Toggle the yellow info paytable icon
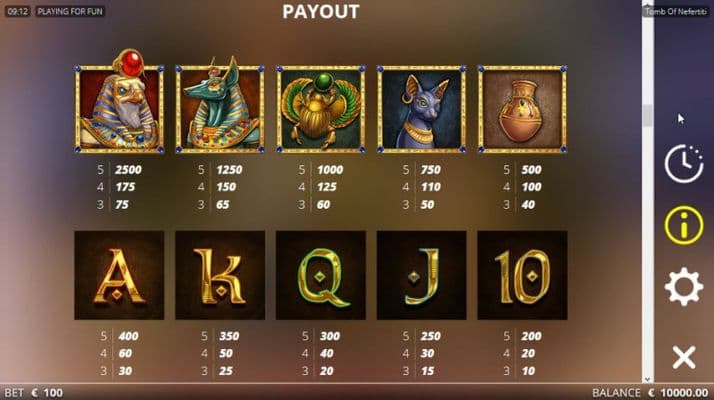Screen dimensions: 714x400 coord(684,225)
